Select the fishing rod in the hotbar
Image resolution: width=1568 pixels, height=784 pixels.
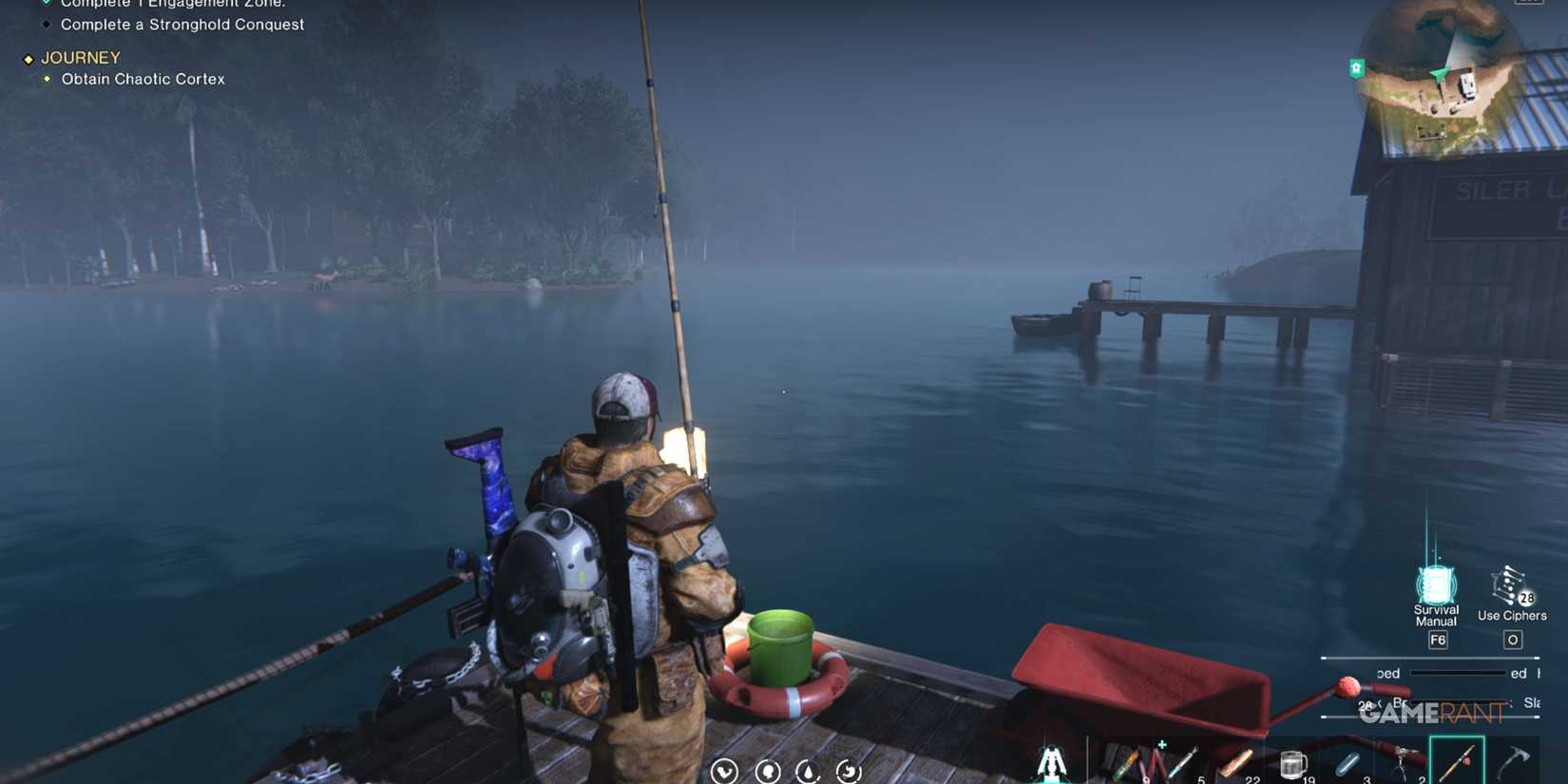tap(1457, 760)
